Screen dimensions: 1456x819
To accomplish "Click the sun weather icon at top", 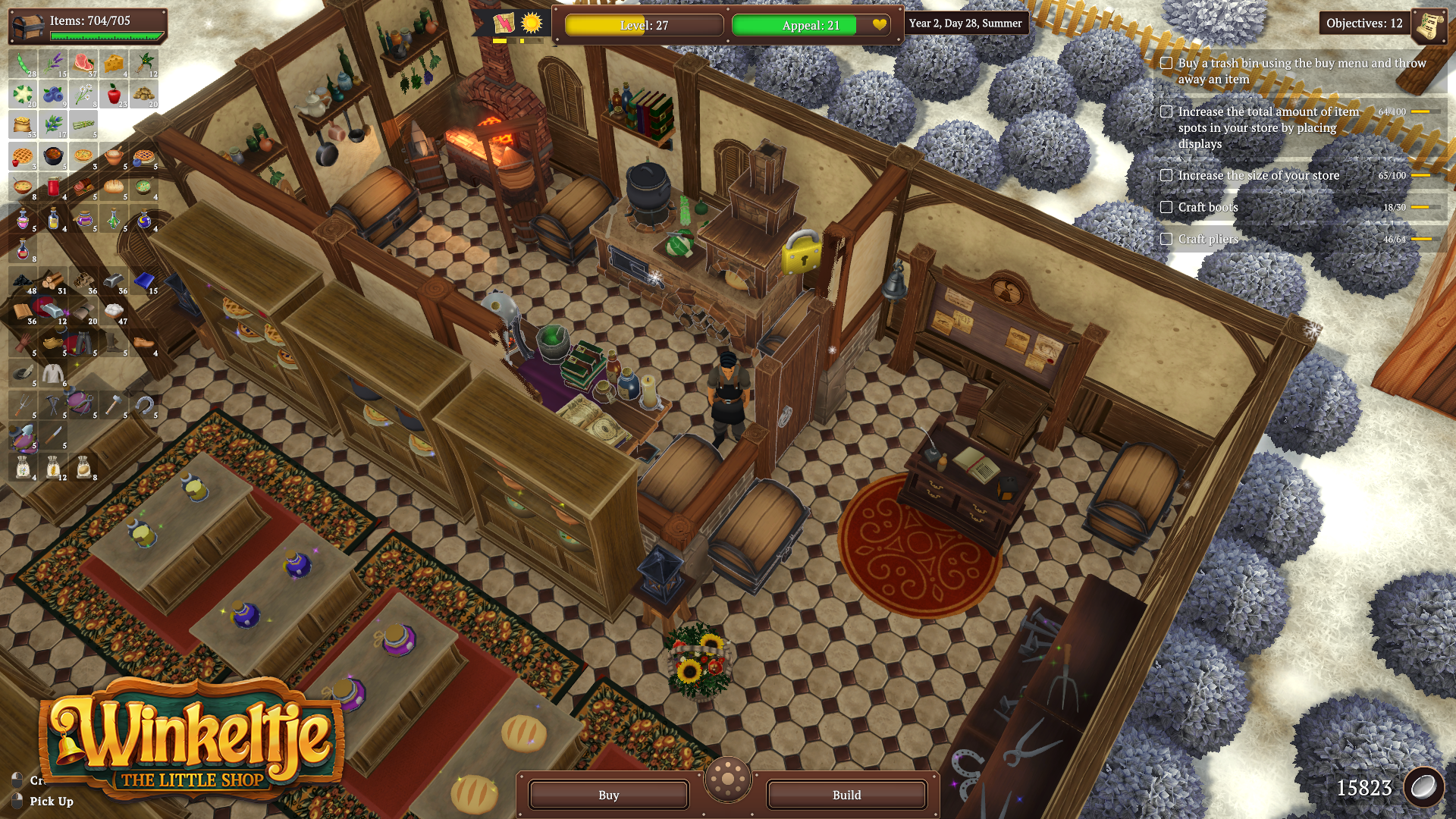I will tap(531, 24).
